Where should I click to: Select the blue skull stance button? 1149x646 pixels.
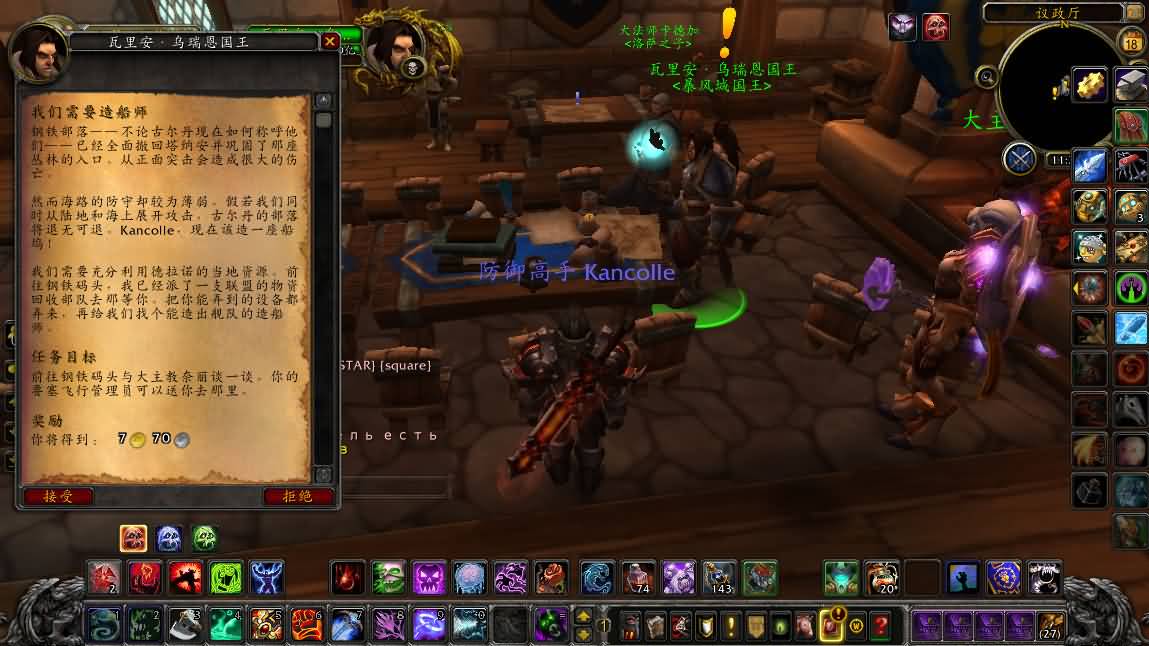click(x=169, y=539)
